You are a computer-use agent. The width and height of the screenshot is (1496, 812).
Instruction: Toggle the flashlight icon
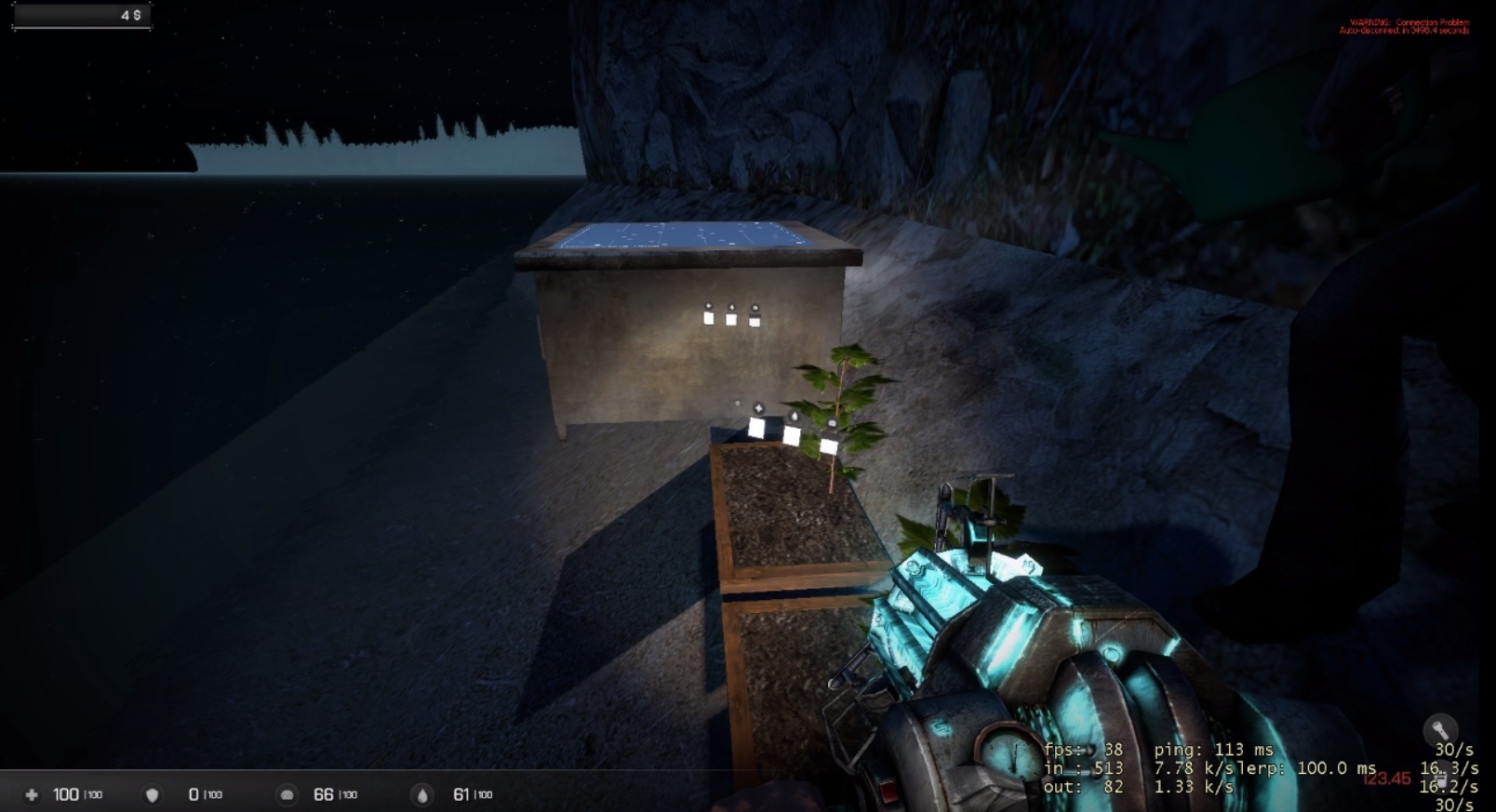click(1439, 730)
